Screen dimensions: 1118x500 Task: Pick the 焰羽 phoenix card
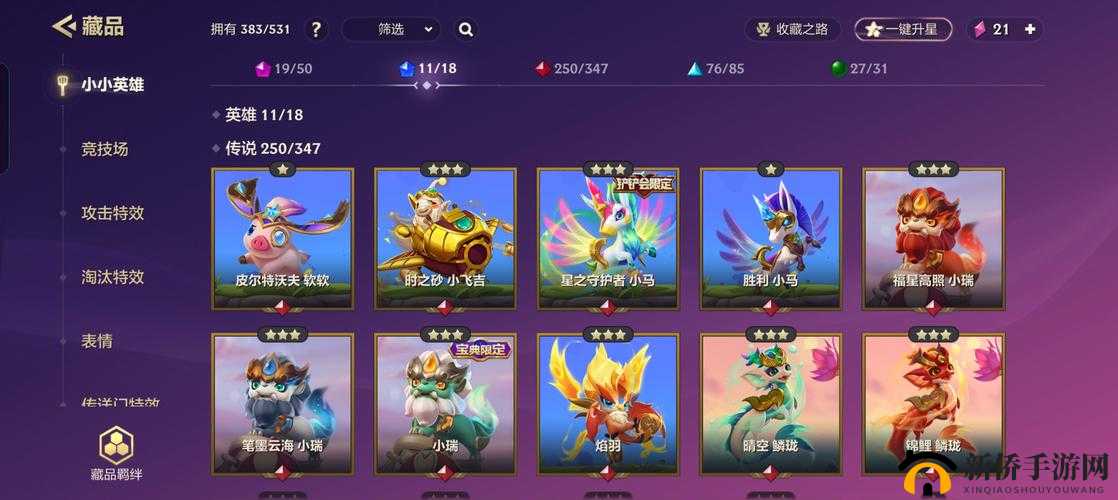pos(608,404)
